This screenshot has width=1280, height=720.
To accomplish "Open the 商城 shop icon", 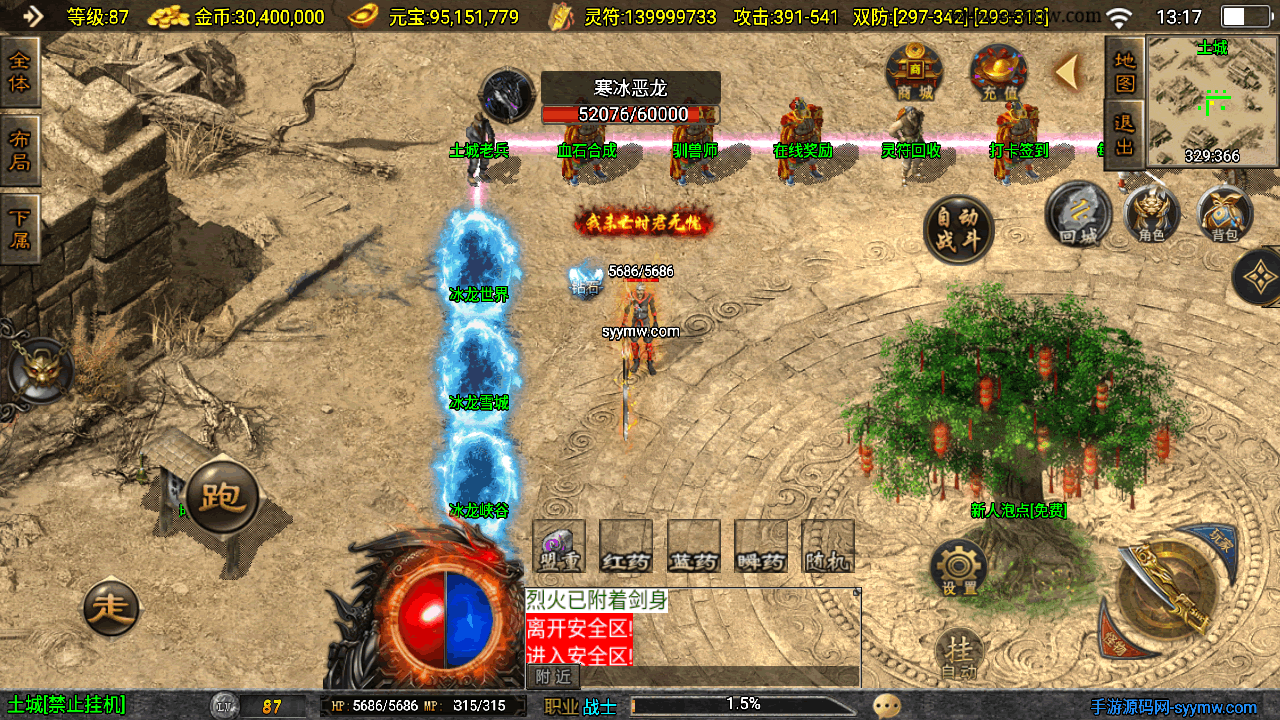I will pyautogui.click(x=913, y=73).
